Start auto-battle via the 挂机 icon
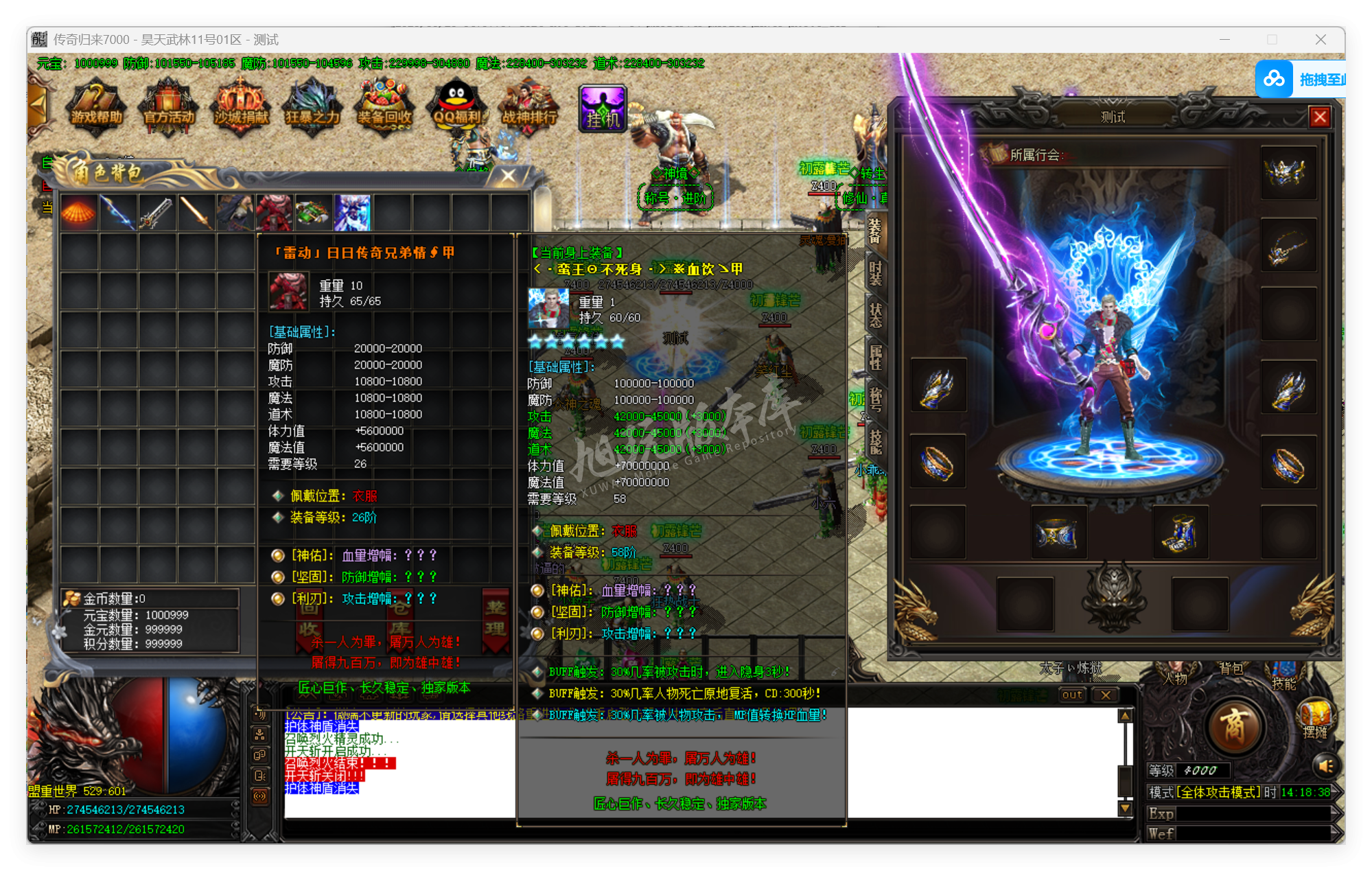Viewport: 1372px width, 871px height. (x=602, y=106)
